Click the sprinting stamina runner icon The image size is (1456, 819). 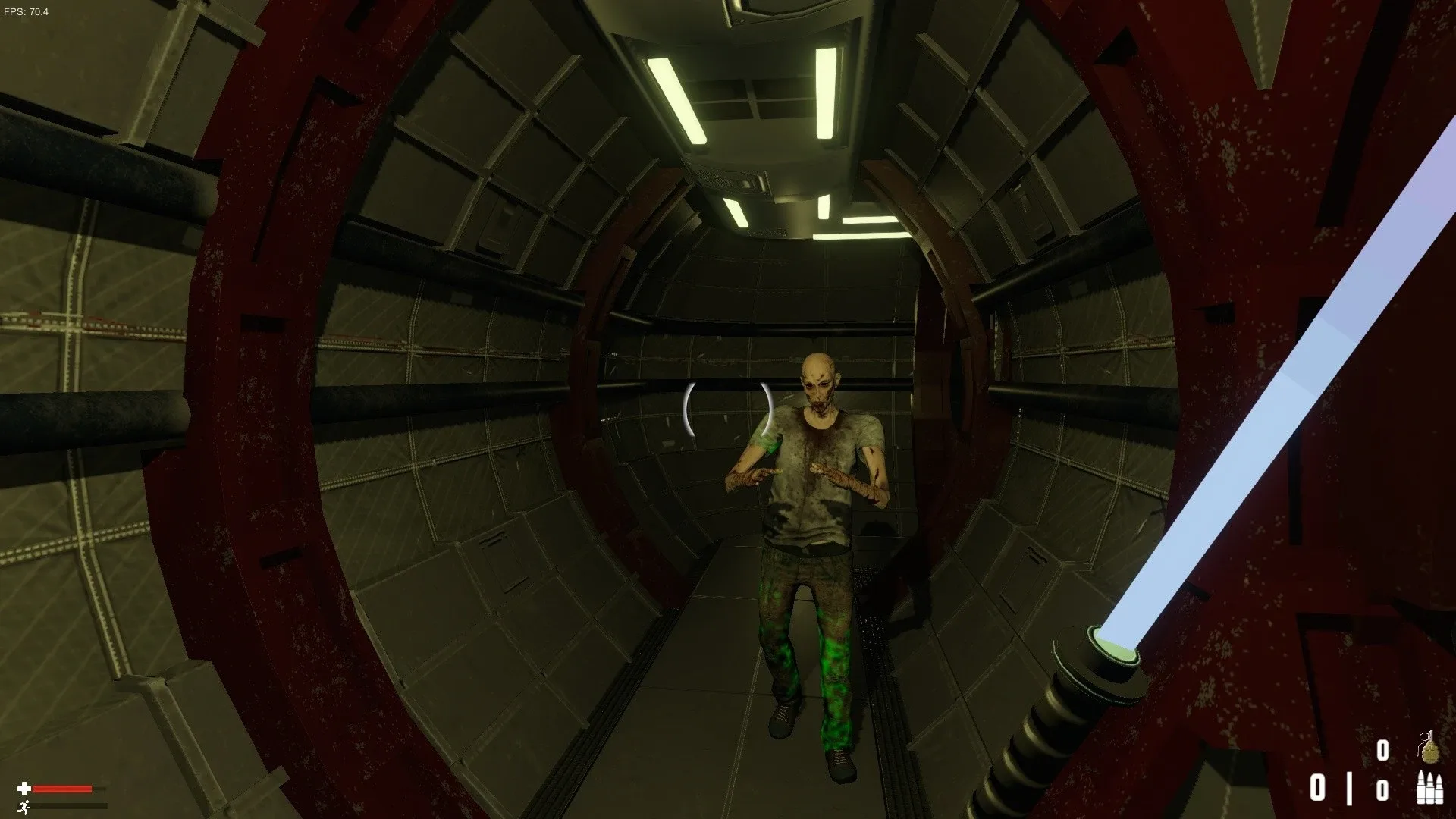coord(24,806)
